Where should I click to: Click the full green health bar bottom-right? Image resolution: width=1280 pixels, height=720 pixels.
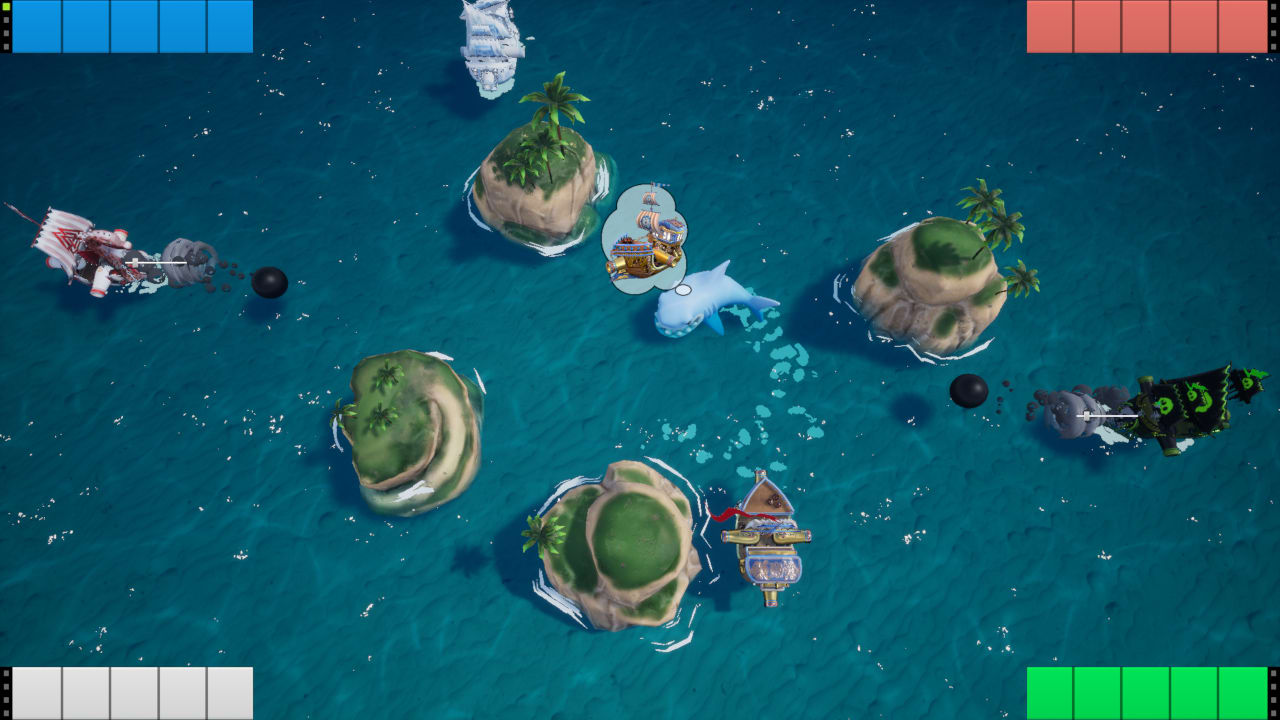pos(1145,694)
